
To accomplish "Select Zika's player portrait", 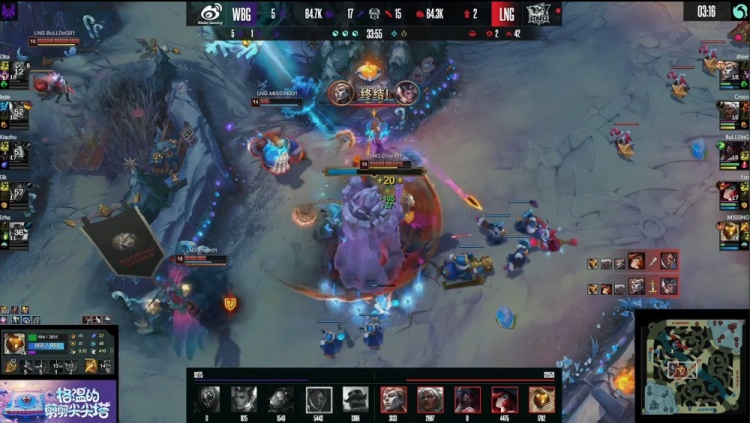I will point(19,70).
